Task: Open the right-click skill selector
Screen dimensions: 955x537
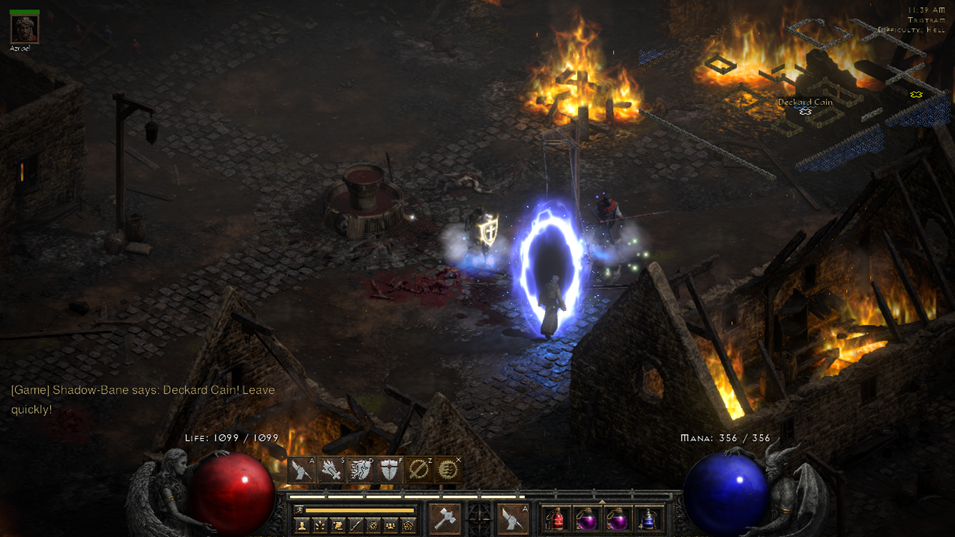Action: point(513,518)
